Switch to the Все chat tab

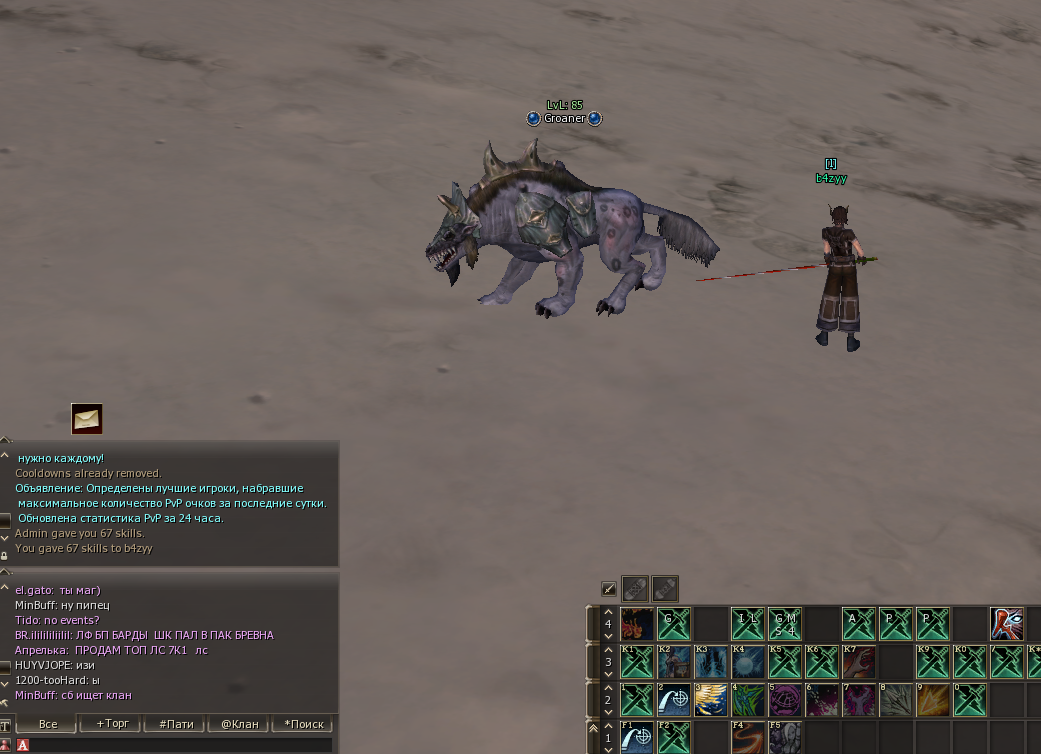pyautogui.click(x=47, y=724)
